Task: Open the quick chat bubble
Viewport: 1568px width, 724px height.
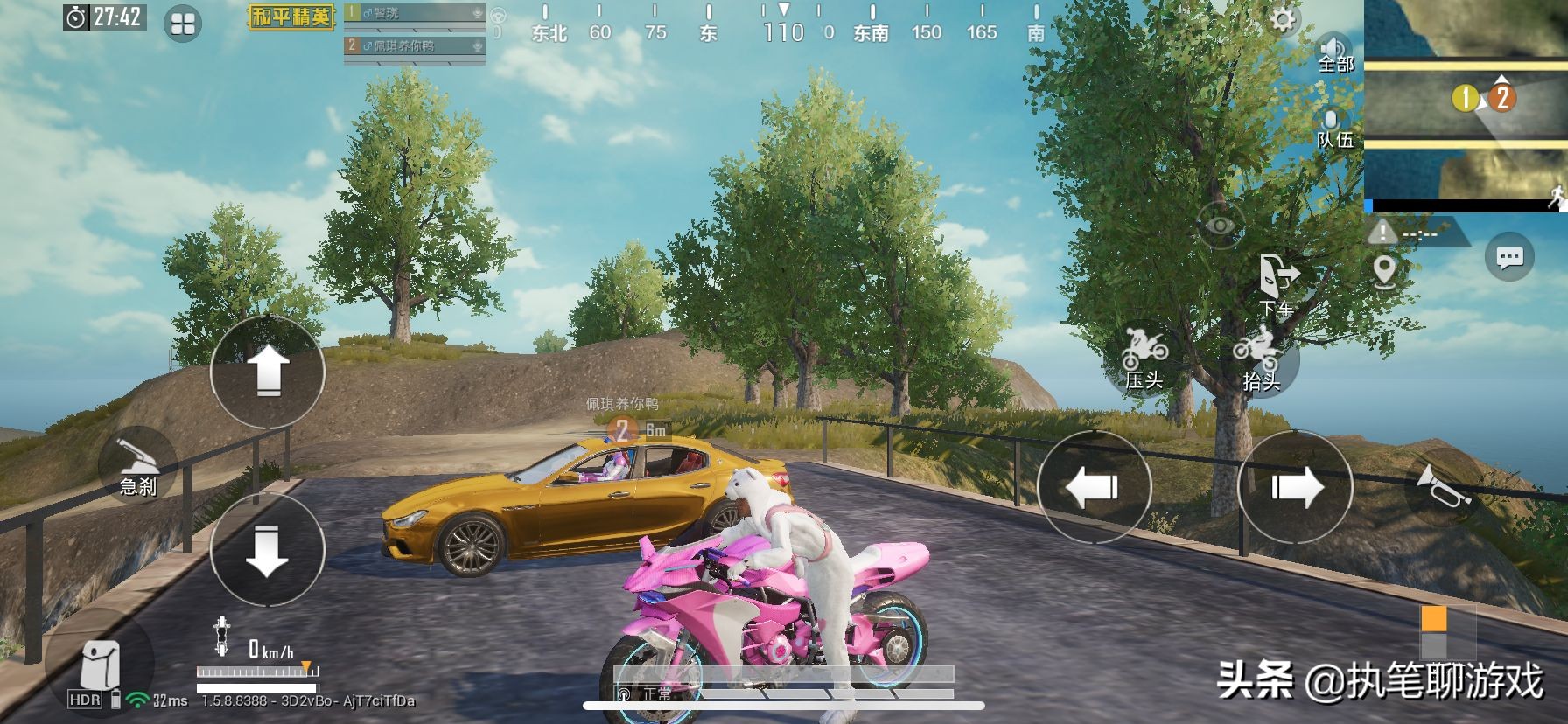Action: pyautogui.click(x=1509, y=258)
